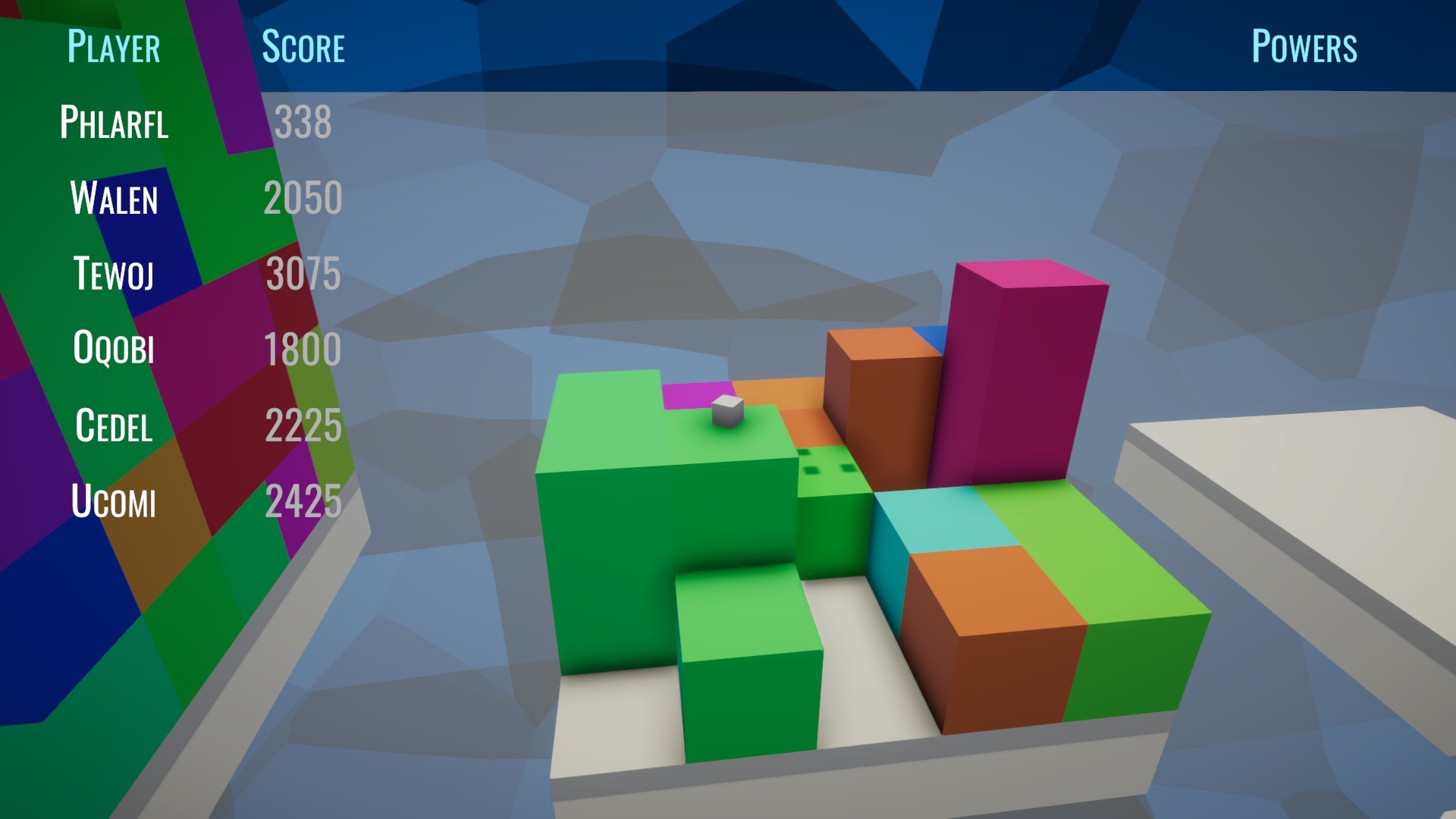The width and height of the screenshot is (1456, 819).
Task: Open the Player column header
Action: [112, 47]
